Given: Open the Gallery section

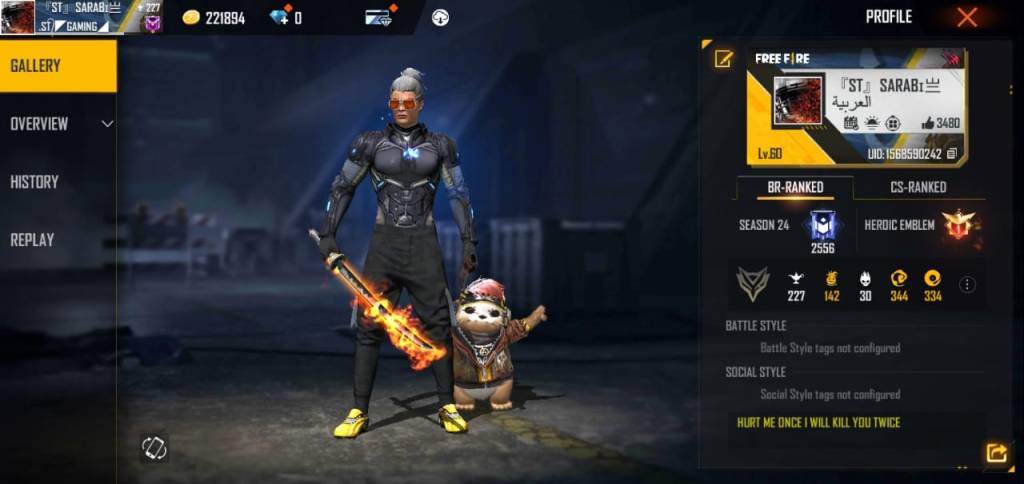Looking at the screenshot, I should [x=58, y=66].
